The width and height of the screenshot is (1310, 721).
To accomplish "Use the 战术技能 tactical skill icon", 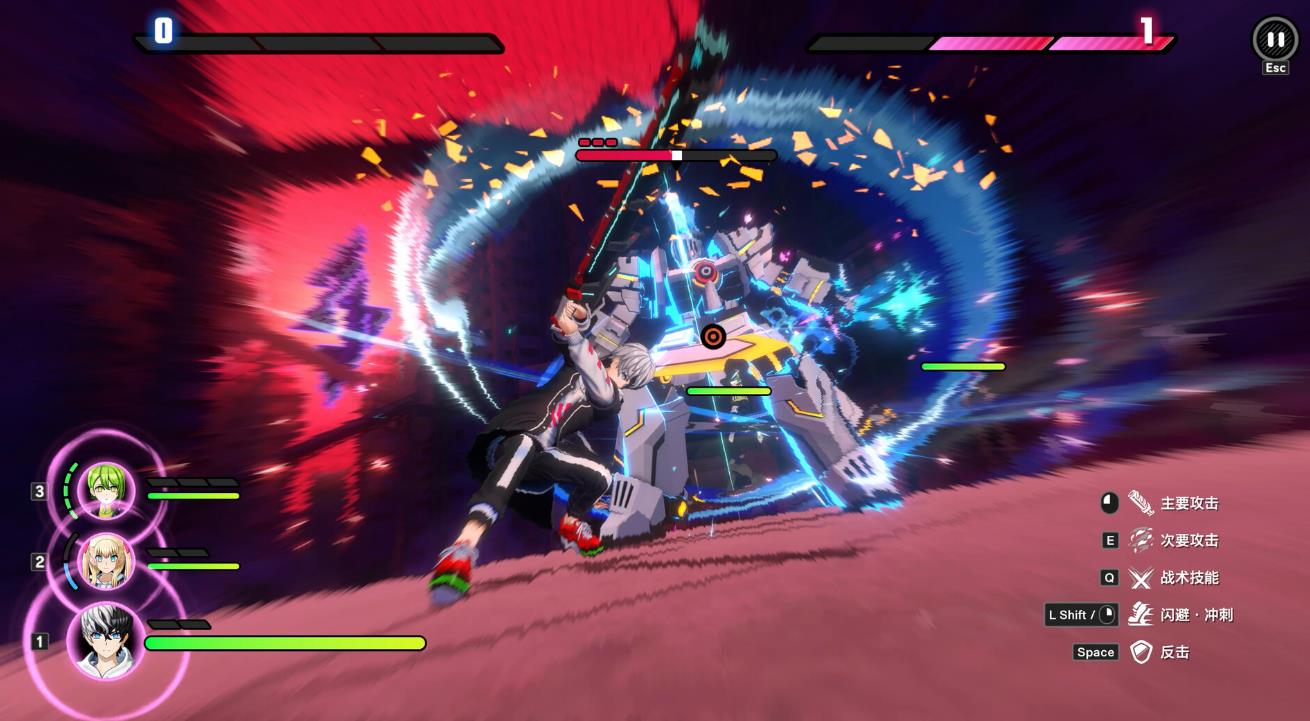I will (x=1141, y=578).
